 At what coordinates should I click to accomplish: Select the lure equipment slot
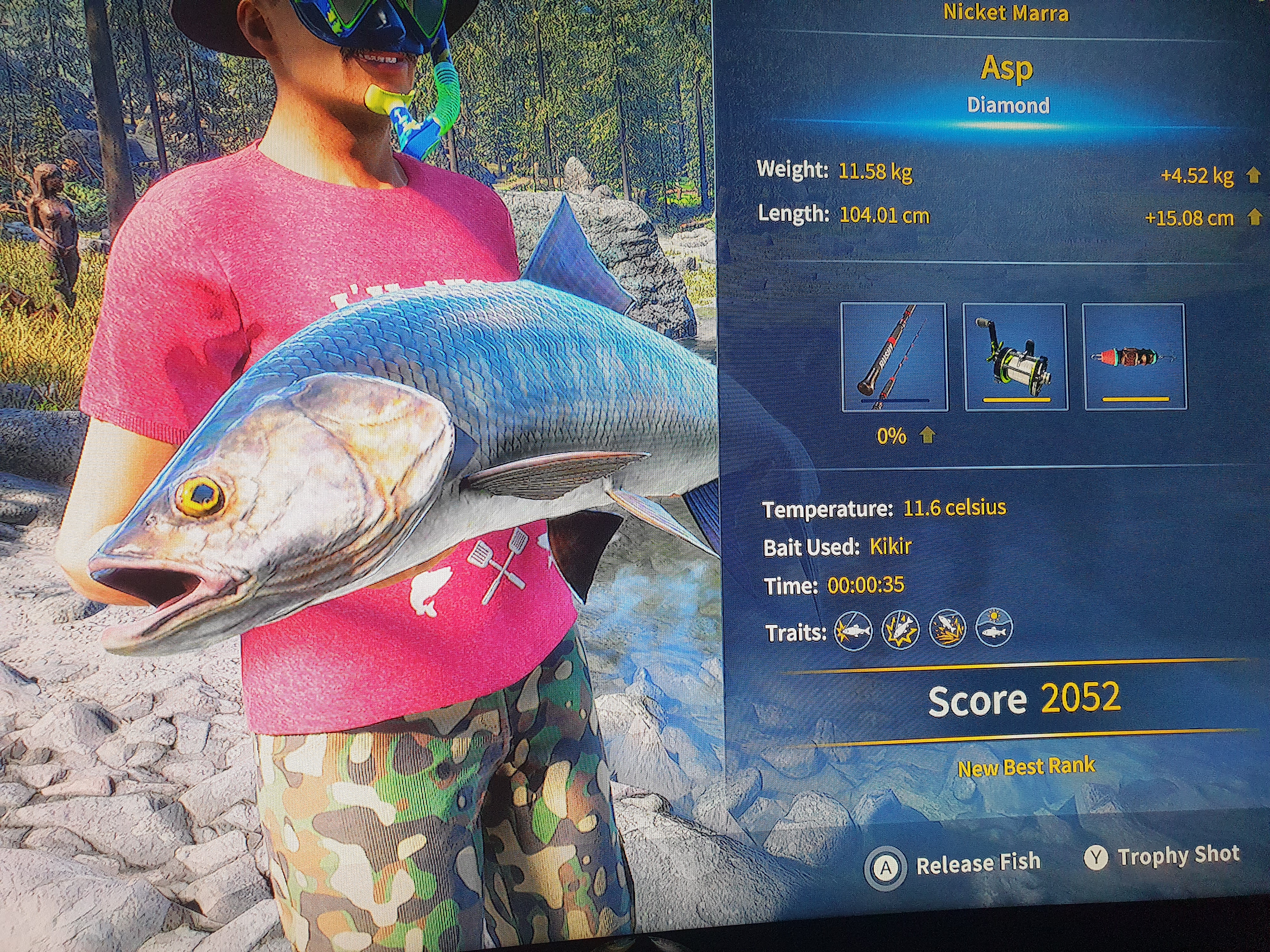pyautogui.click(x=1133, y=357)
